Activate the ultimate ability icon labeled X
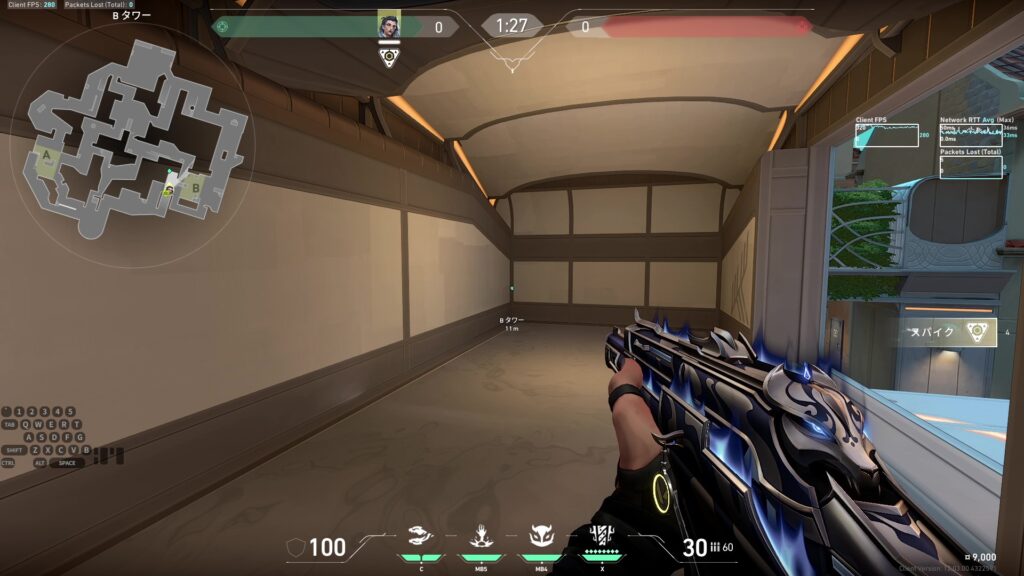The width and height of the screenshot is (1024, 576). tap(601, 536)
